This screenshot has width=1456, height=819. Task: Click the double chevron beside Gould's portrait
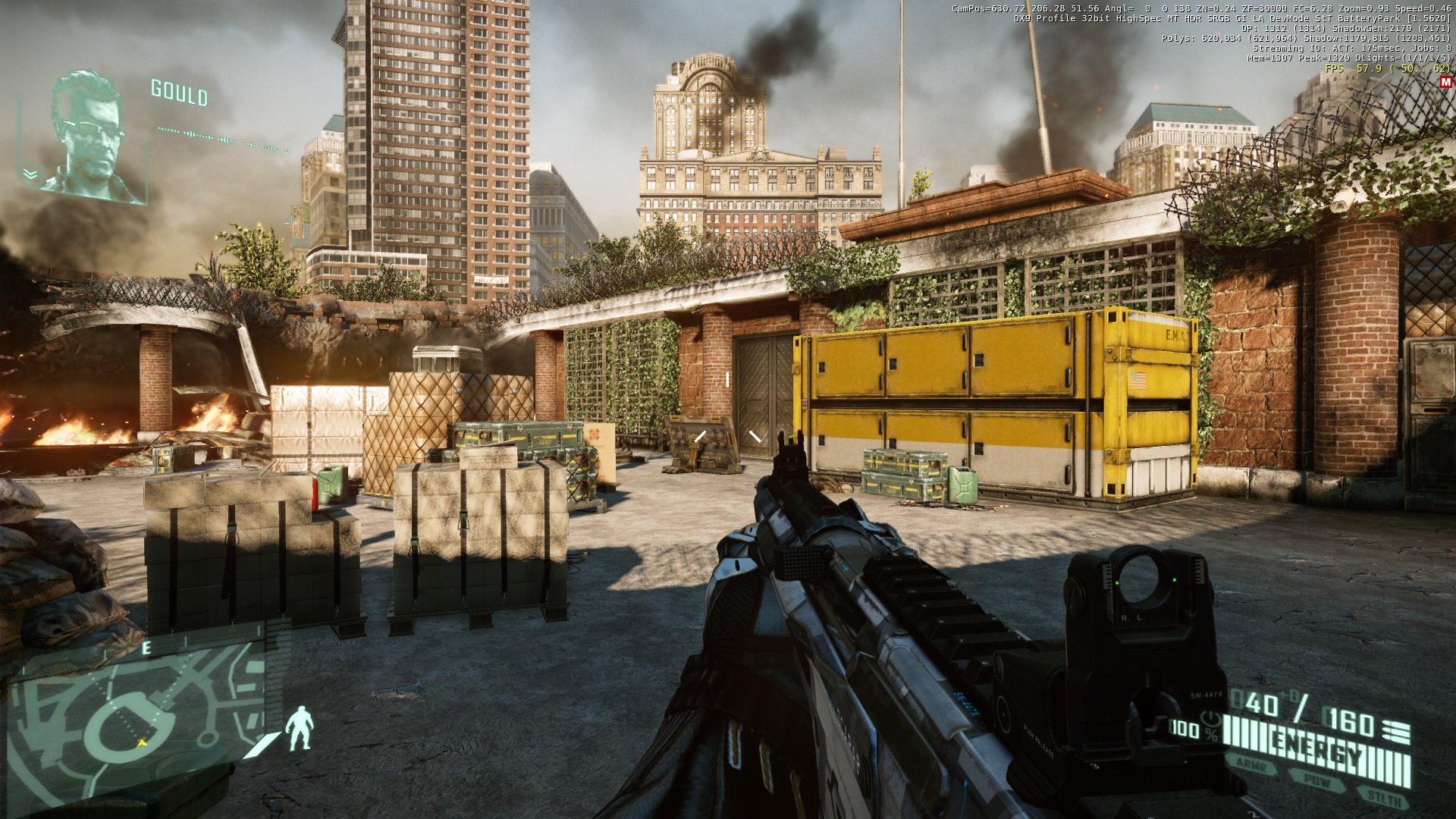coord(30,174)
